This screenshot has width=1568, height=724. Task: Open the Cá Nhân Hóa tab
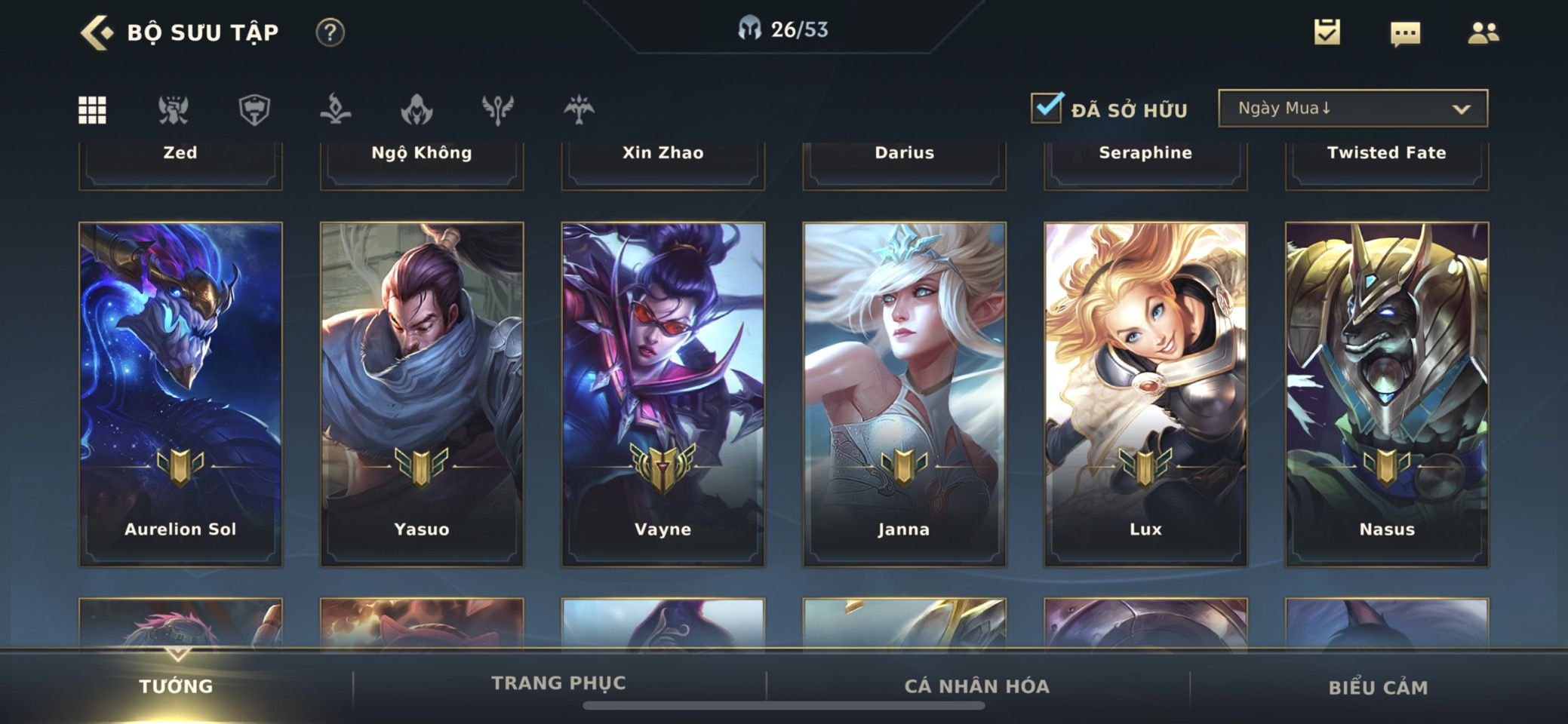tap(976, 686)
